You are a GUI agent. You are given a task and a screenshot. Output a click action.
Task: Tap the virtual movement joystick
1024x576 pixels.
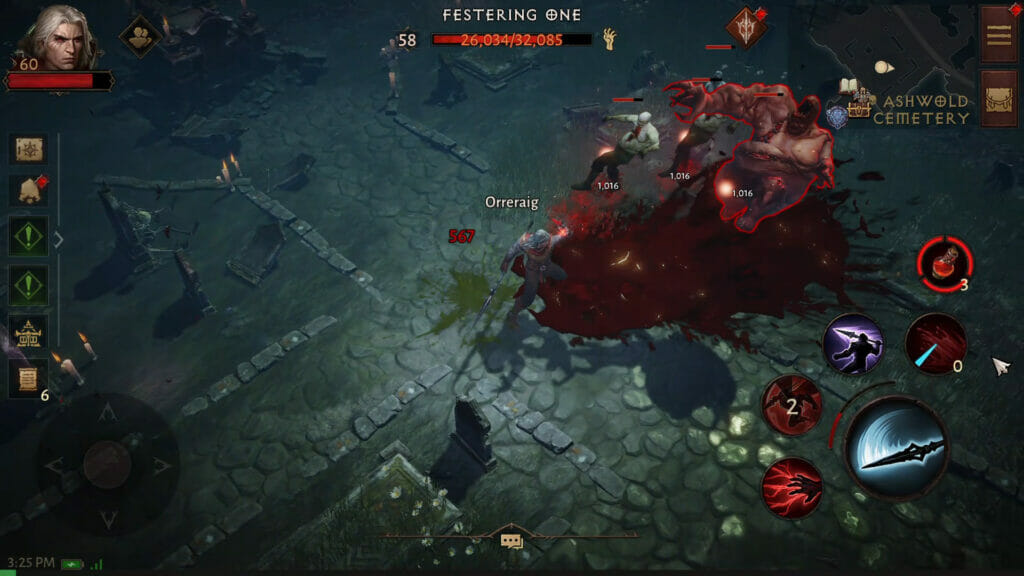click(106, 464)
